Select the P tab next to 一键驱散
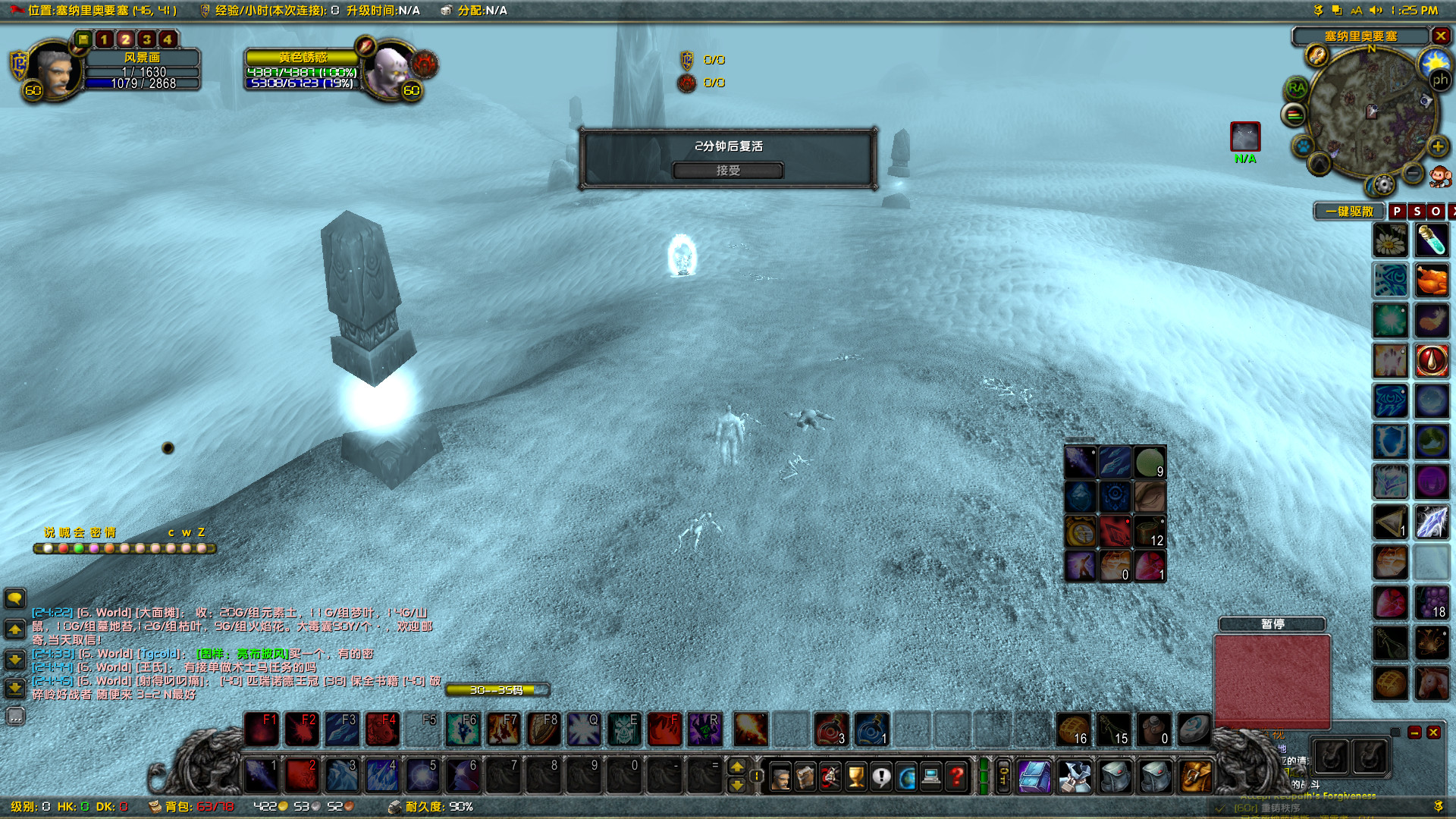The width and height of the screenshot is (1456, 819). [x=1398, y=212]
